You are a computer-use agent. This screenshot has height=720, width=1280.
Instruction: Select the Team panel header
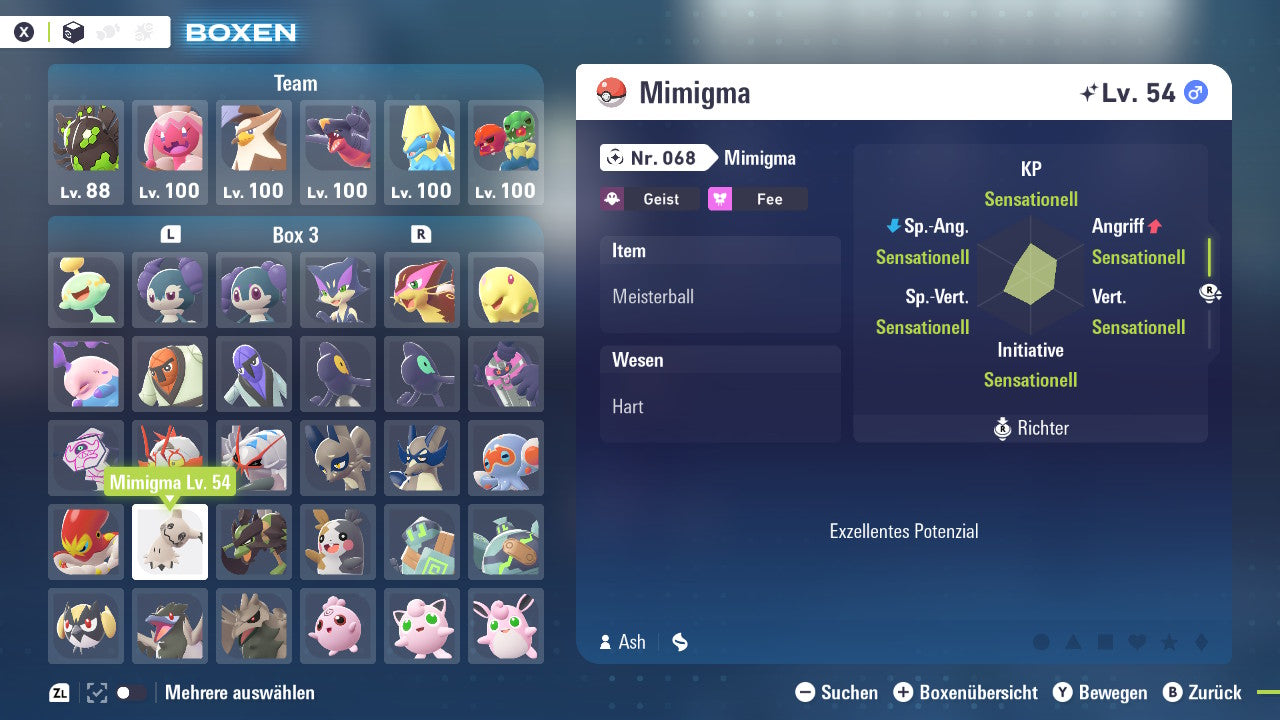[295, 83]
